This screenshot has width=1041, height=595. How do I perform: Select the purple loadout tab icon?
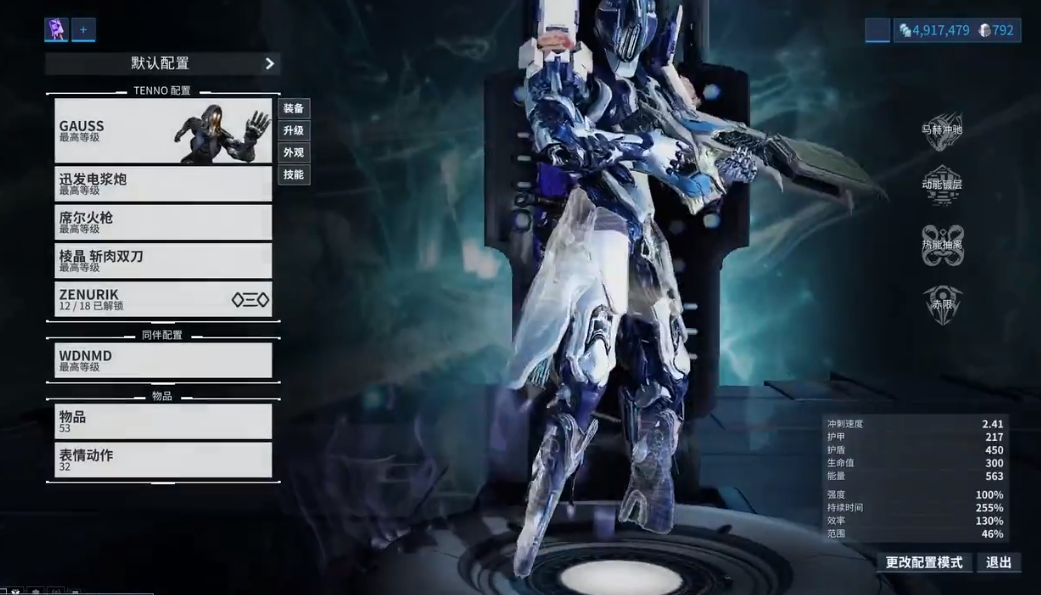click(x=56, y=30)
